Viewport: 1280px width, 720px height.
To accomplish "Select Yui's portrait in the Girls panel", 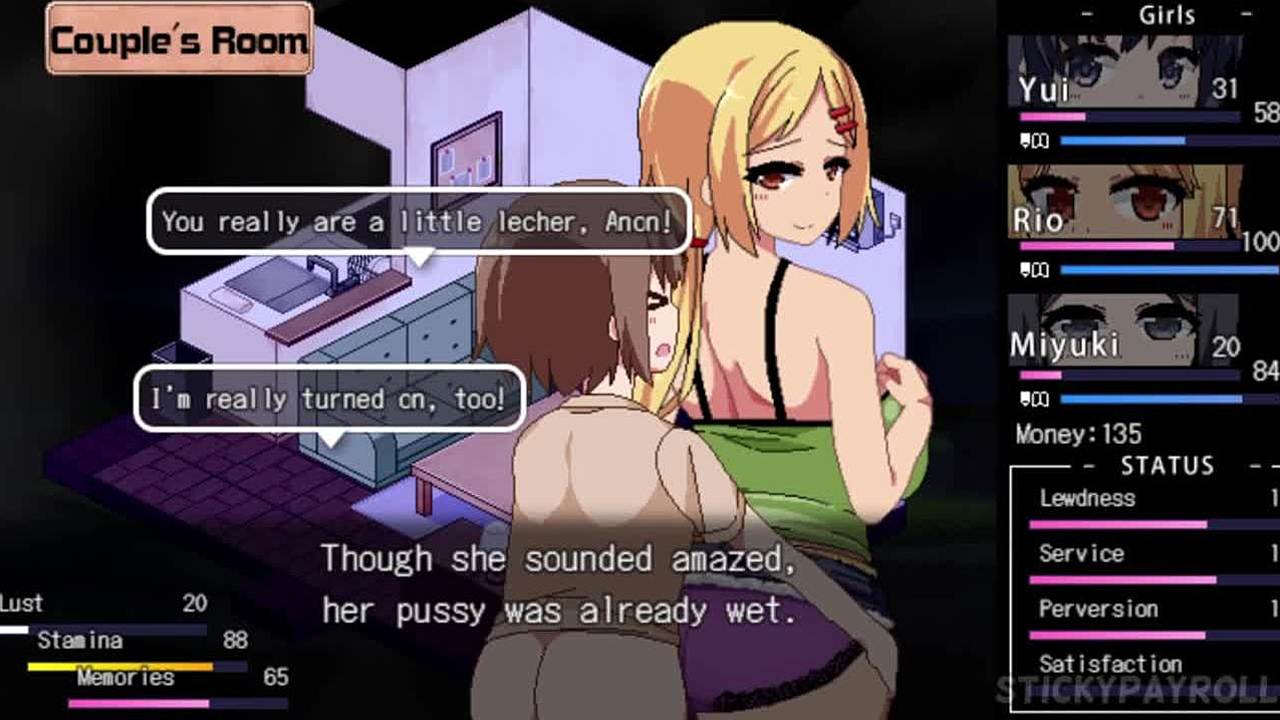I will pos(1124,71).
